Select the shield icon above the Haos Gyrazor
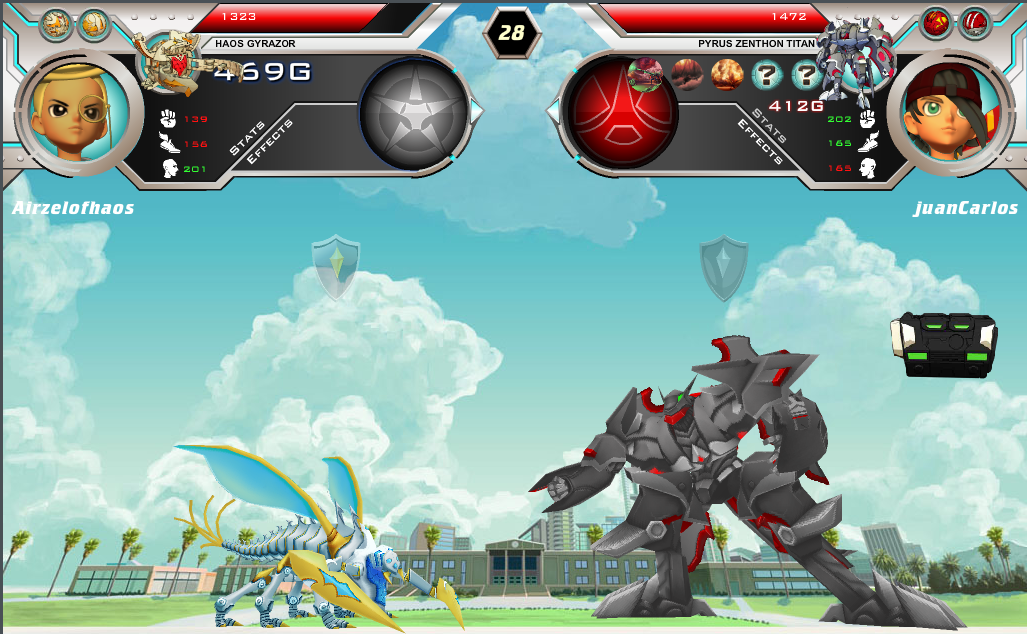This screenshot has height=634, width=1027. tap(335, 267)
